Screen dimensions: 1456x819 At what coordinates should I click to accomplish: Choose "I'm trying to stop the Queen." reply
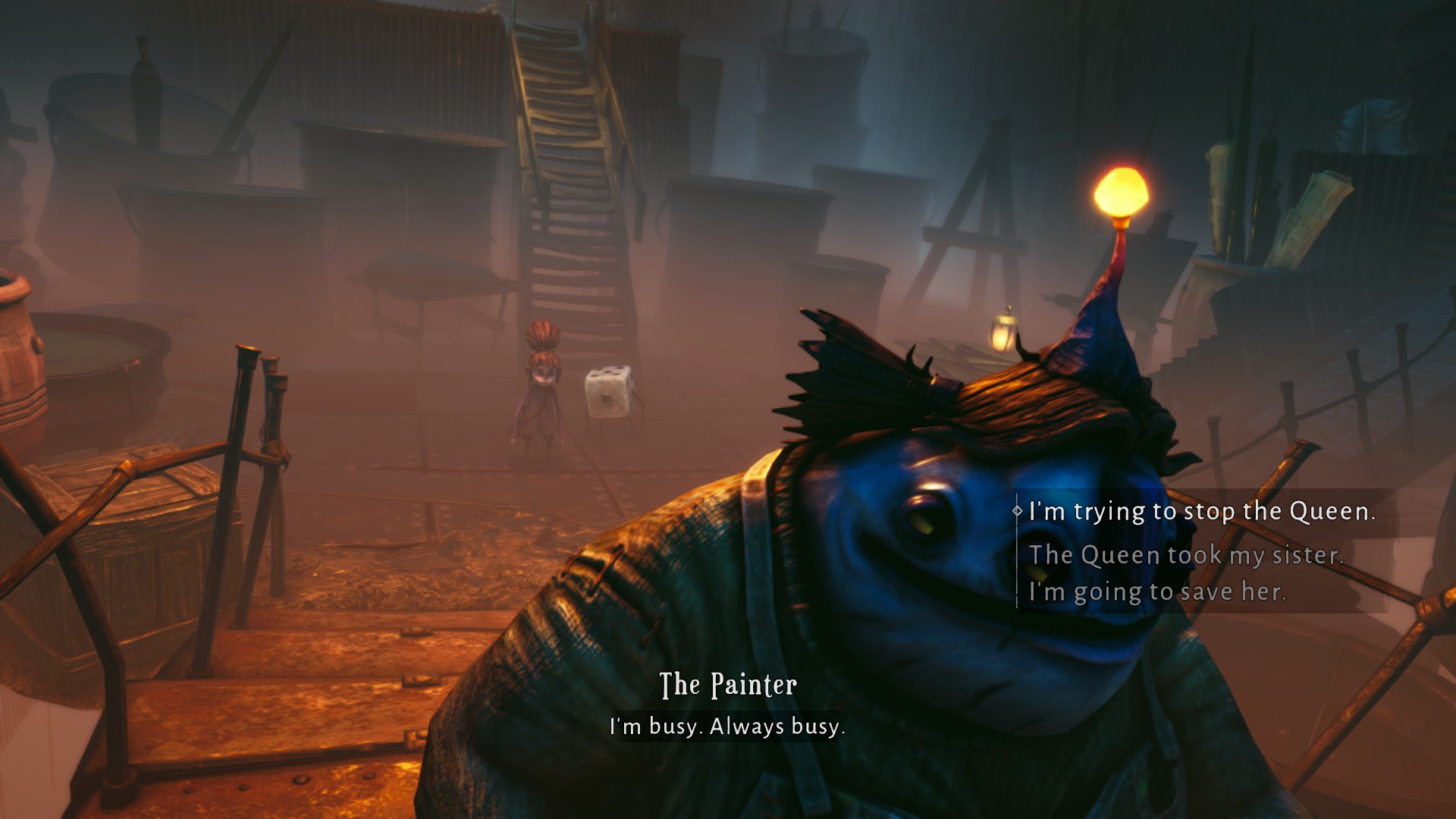1201,512
